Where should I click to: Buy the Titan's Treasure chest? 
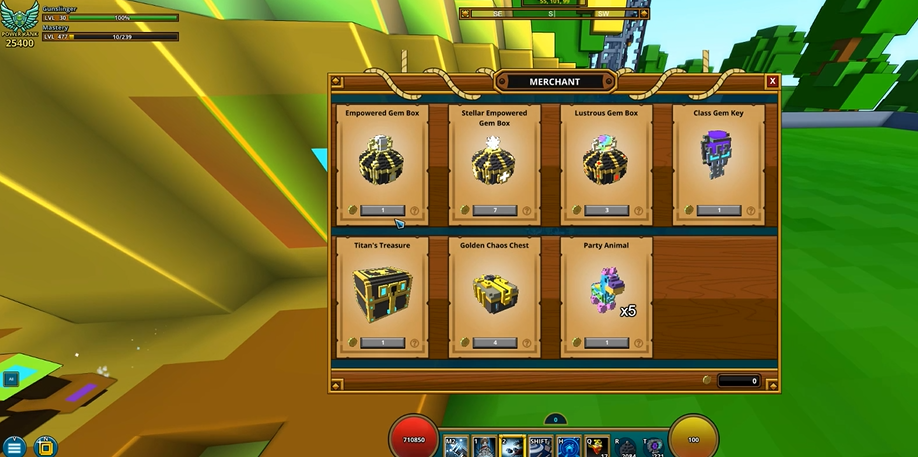[x=383, y=343]
